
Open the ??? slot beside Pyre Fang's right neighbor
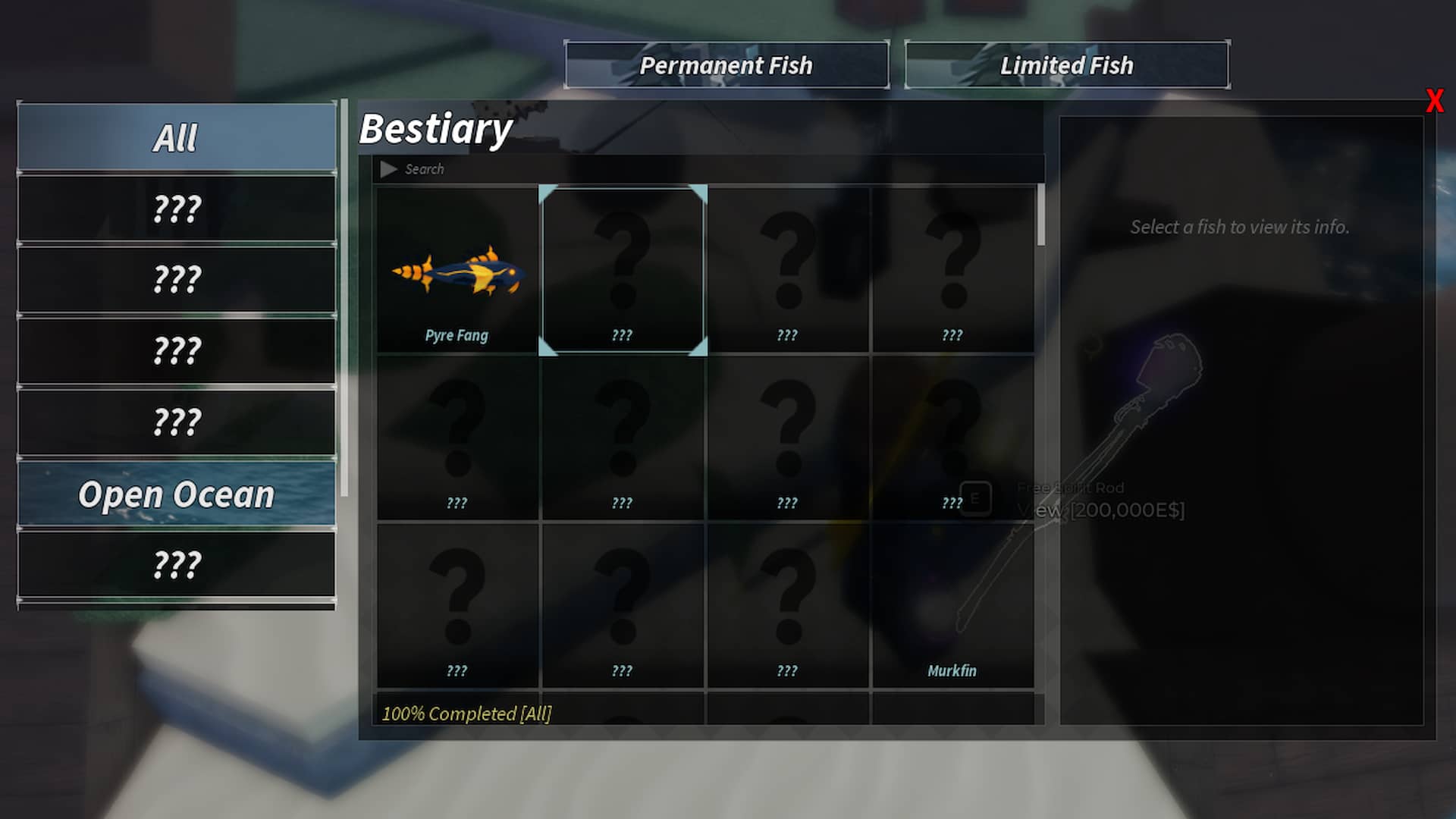(x=787, y=269)
